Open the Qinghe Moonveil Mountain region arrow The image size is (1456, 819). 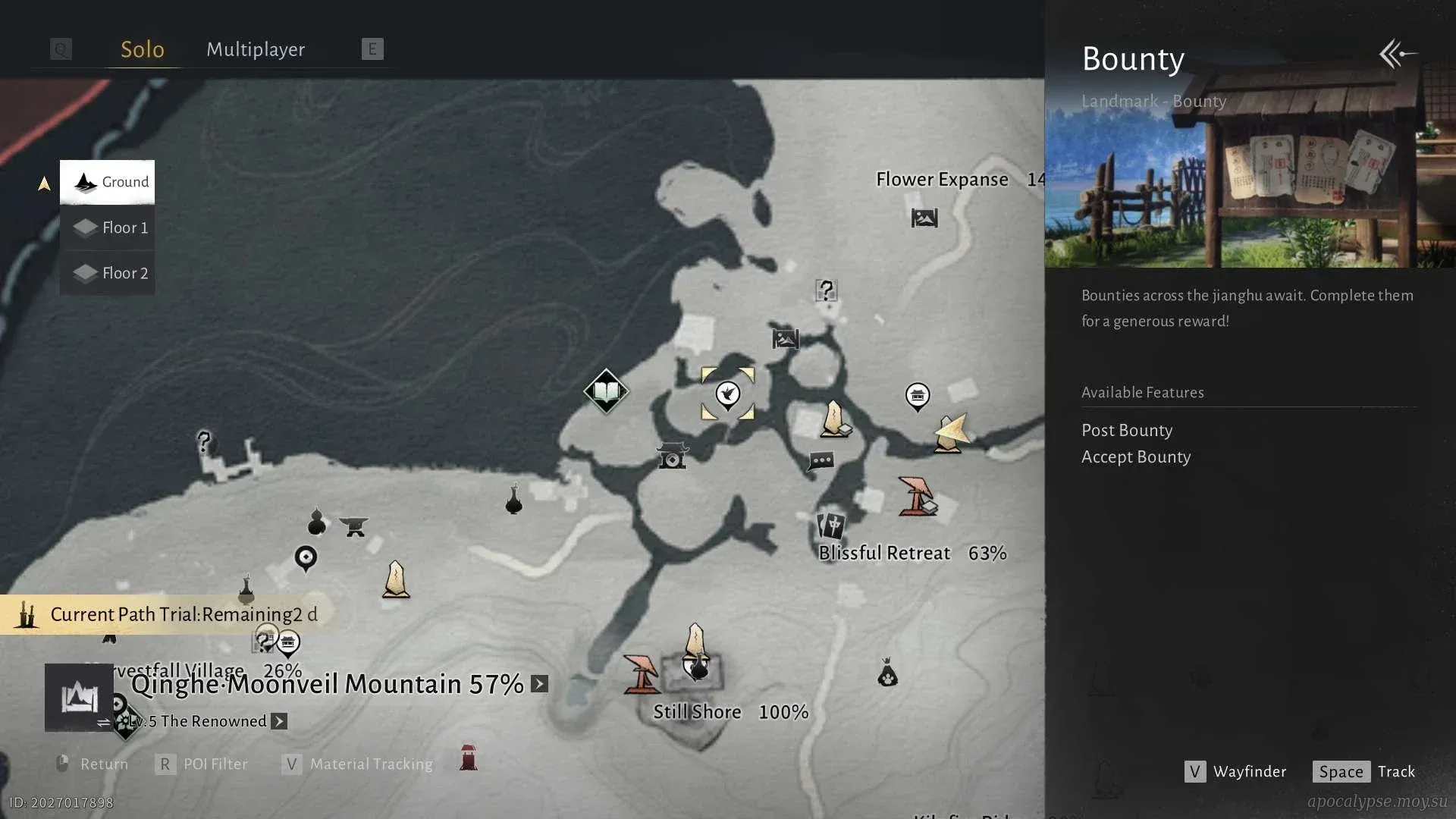pyautogui.click(x=539, y=684)
